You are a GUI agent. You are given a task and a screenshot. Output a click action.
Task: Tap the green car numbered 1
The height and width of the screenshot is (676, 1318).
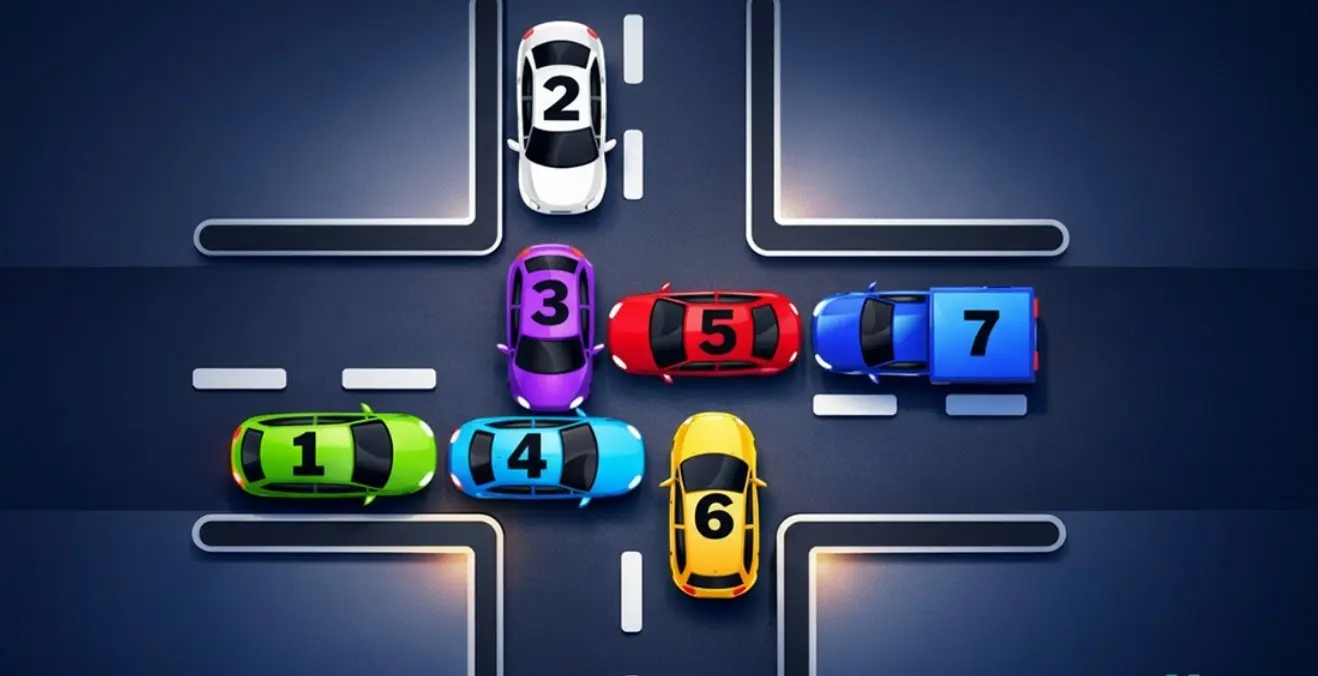click(333, 455)
